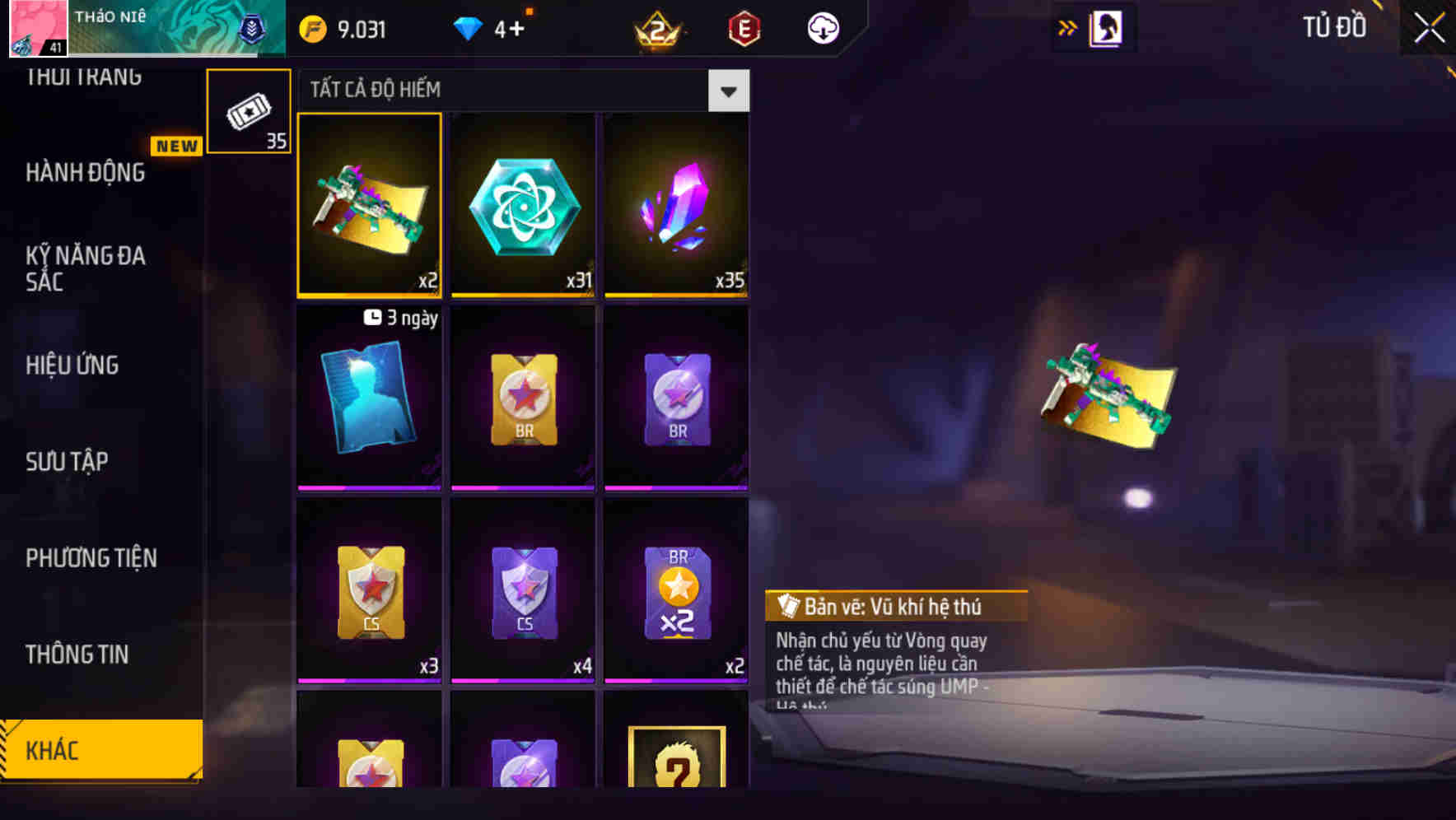
Task: Open the download center cloud icon
Action: point(820,27)
